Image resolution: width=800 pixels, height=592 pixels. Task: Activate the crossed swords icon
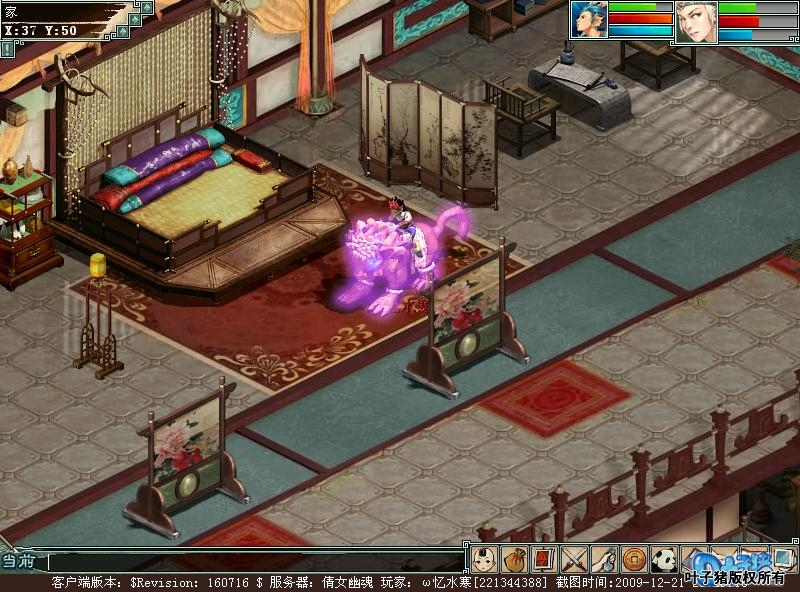point(574,558)
